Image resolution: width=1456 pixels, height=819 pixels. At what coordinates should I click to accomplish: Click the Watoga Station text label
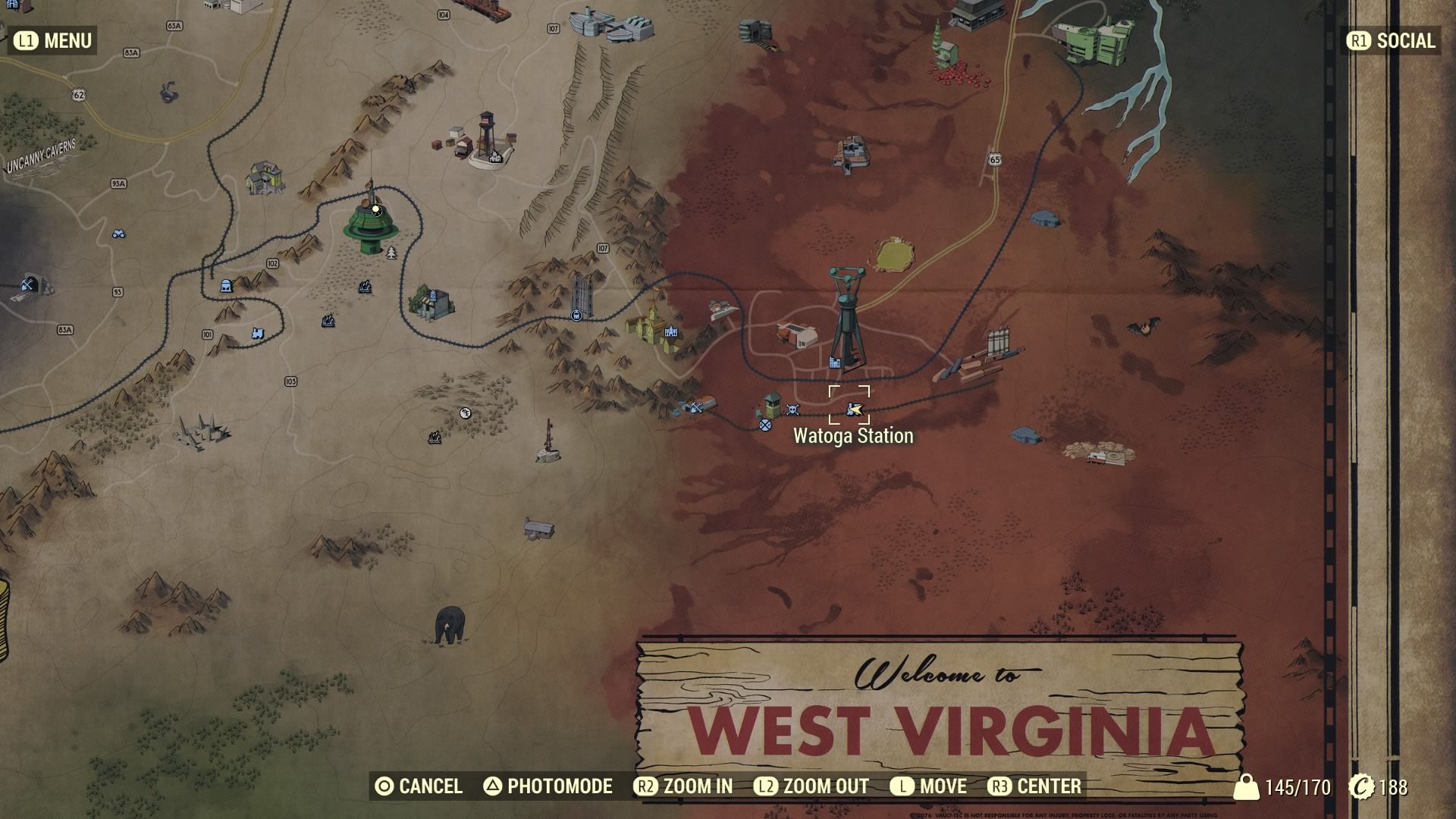click(x=853, y=436)
